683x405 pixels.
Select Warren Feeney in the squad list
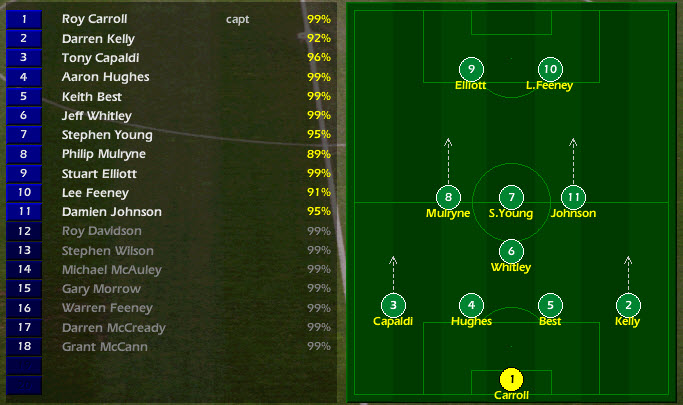pos(100,308)
